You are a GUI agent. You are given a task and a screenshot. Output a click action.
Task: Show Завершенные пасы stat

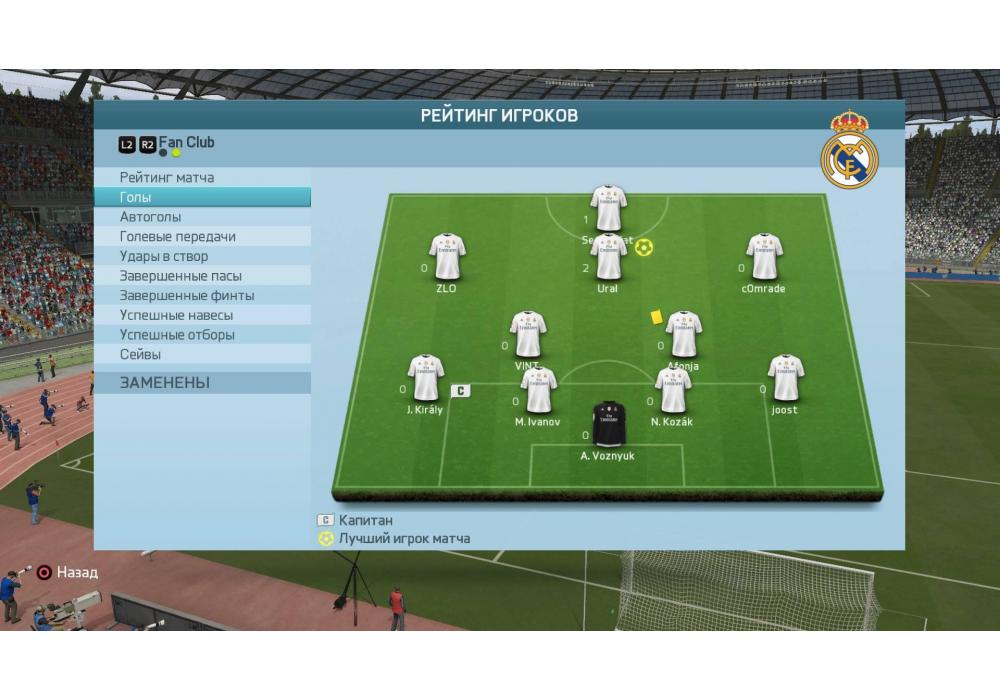point(181,276)
